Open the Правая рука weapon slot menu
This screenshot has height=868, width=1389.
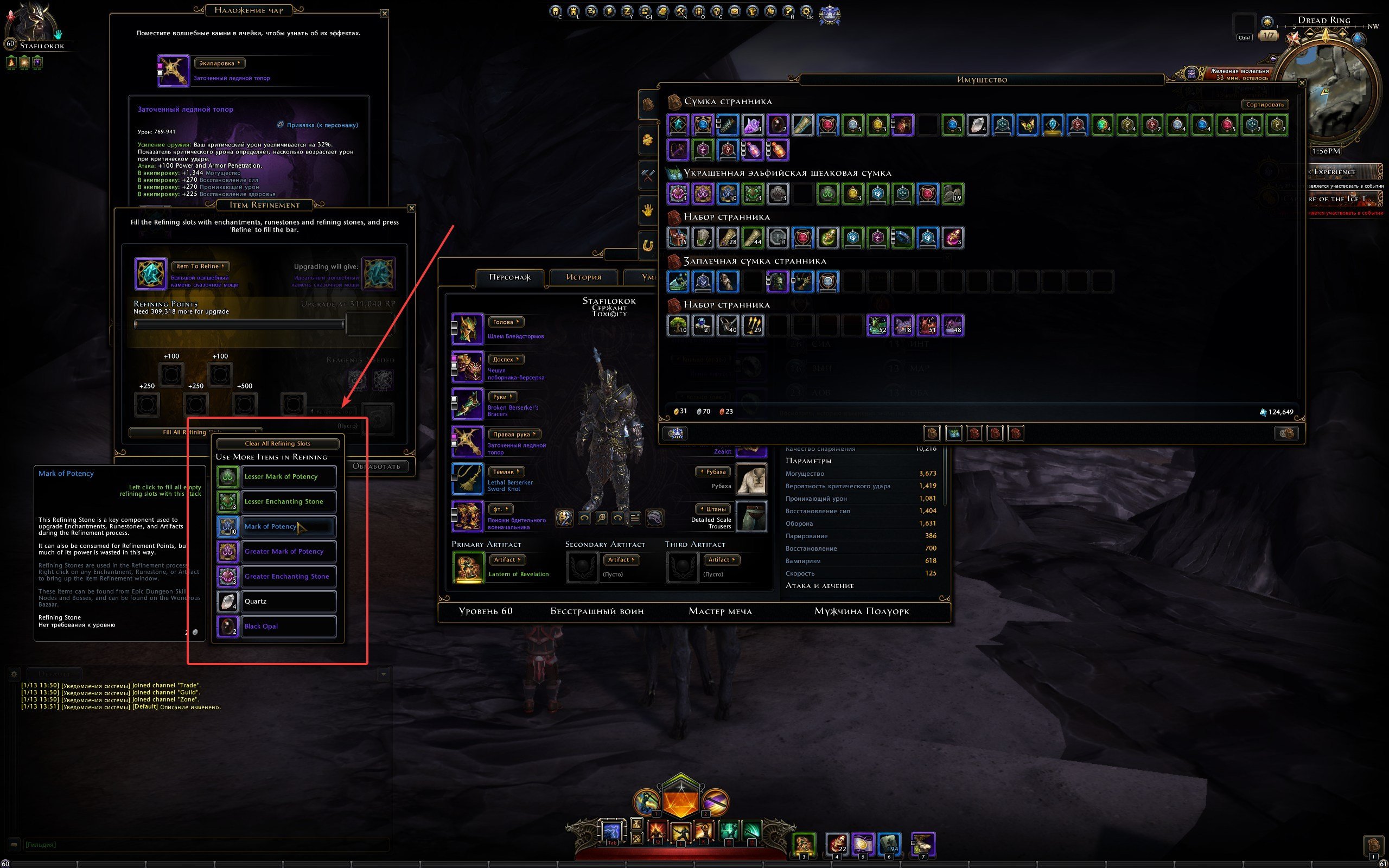coord(514,434)
